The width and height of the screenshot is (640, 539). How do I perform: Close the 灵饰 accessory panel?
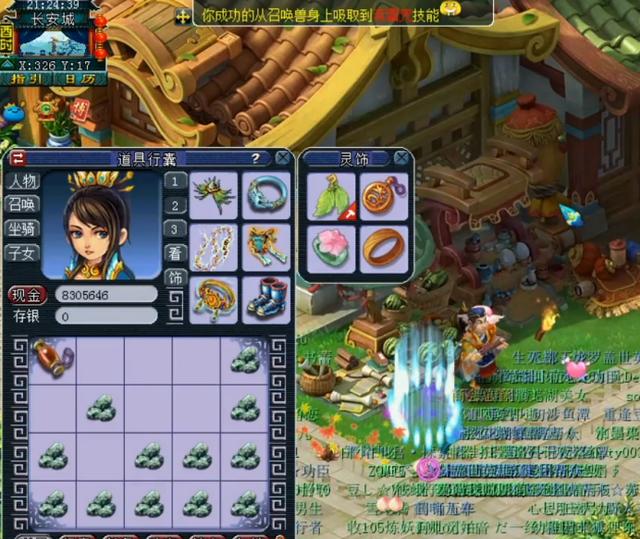[x=401, y=158]
